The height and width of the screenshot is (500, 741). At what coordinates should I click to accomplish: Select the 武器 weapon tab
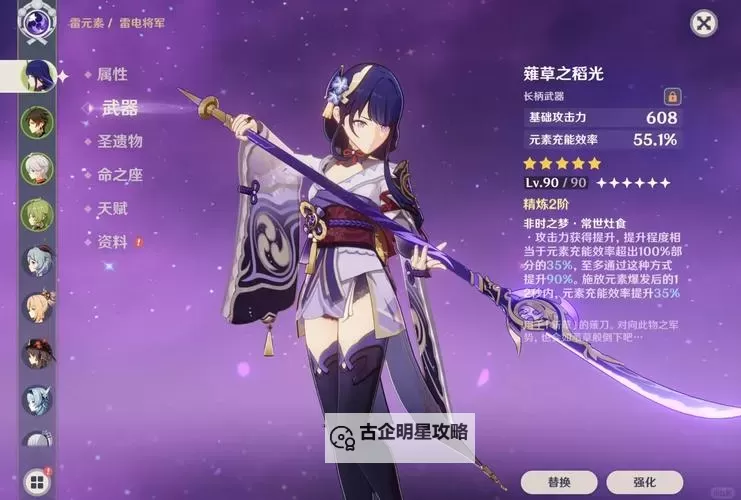point(120,108)
